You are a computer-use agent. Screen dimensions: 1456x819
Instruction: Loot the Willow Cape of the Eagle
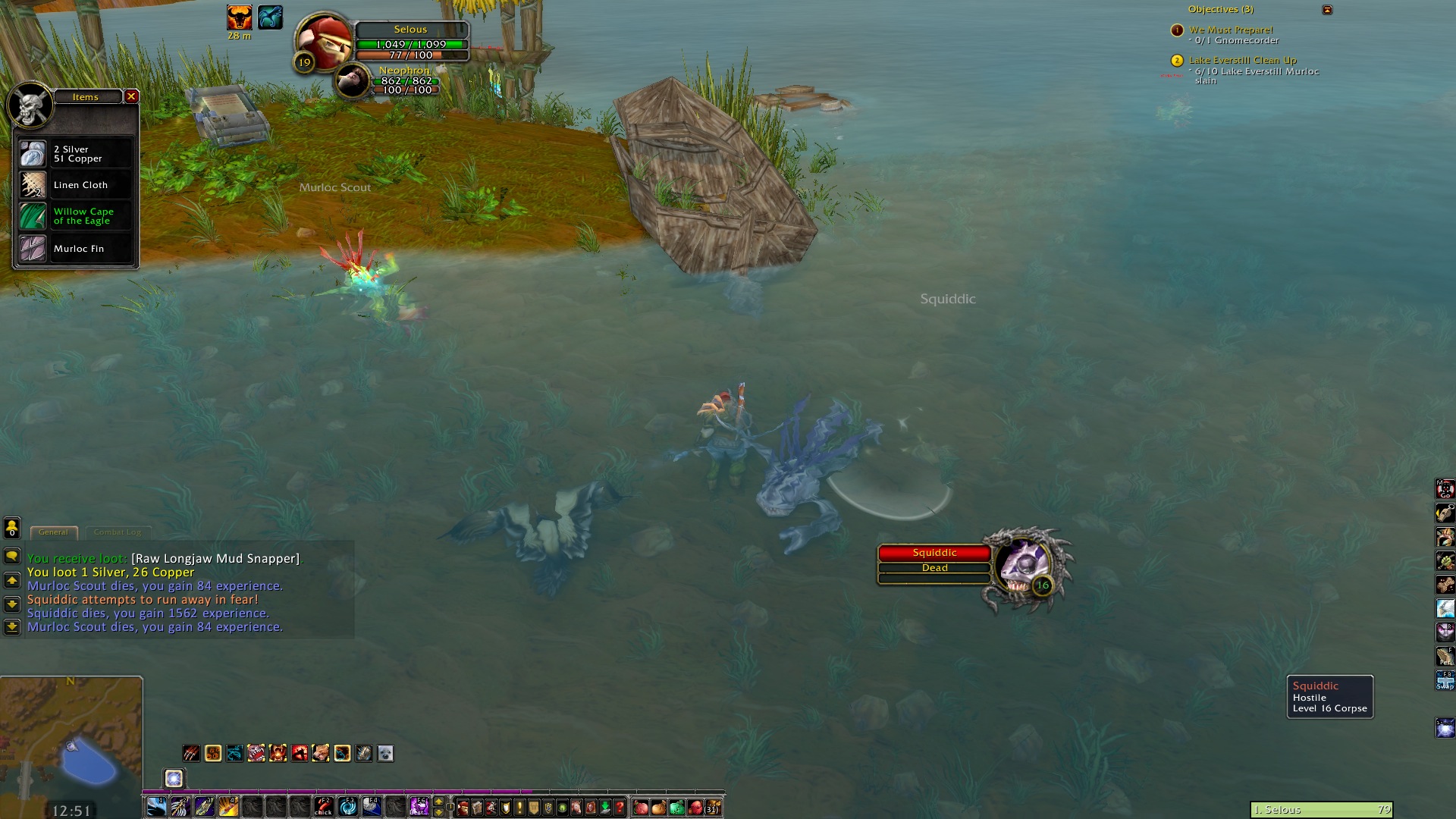(75, 216)
